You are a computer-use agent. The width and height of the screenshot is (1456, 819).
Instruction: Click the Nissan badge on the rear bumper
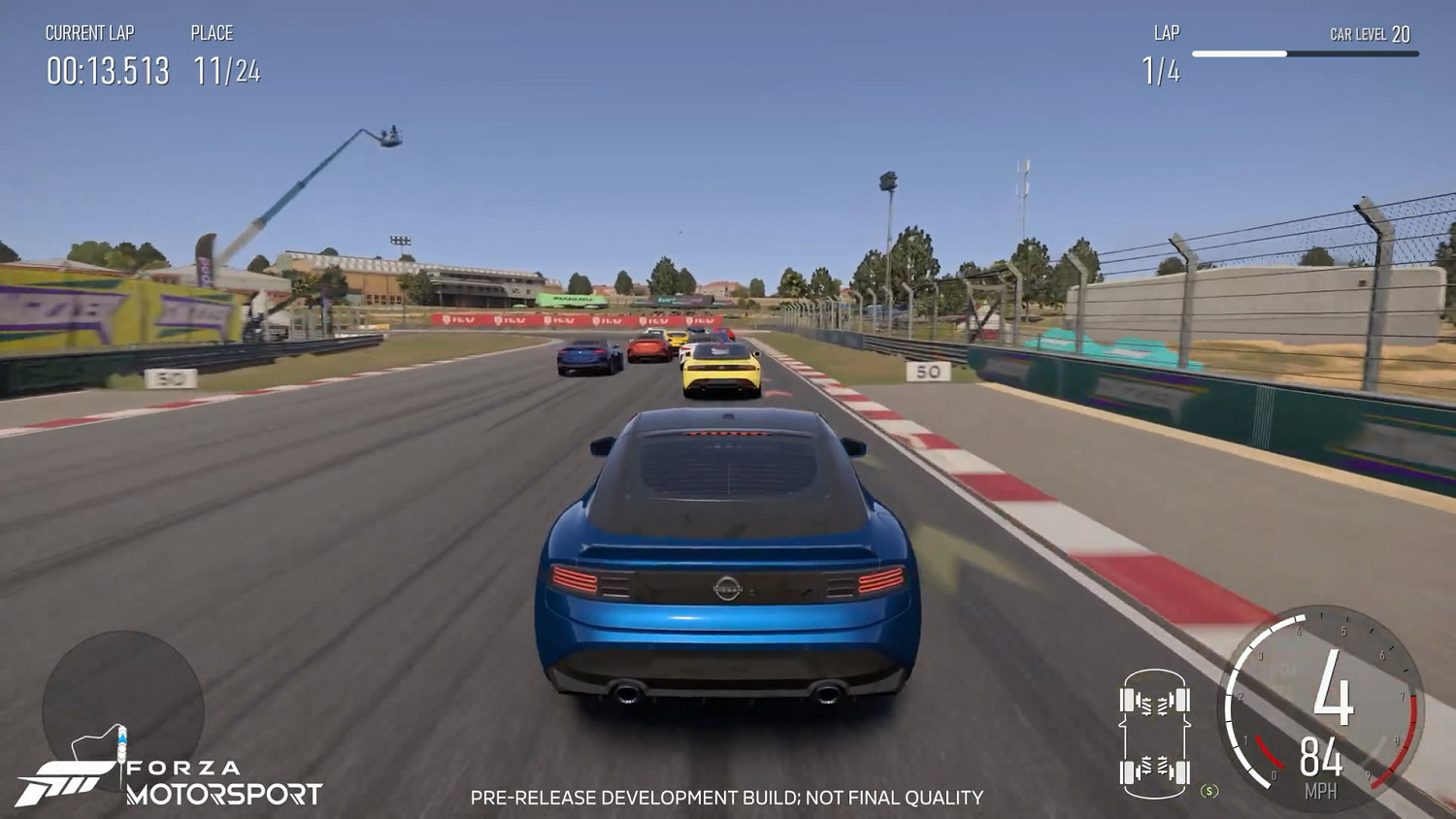click(x=727, y=590)
